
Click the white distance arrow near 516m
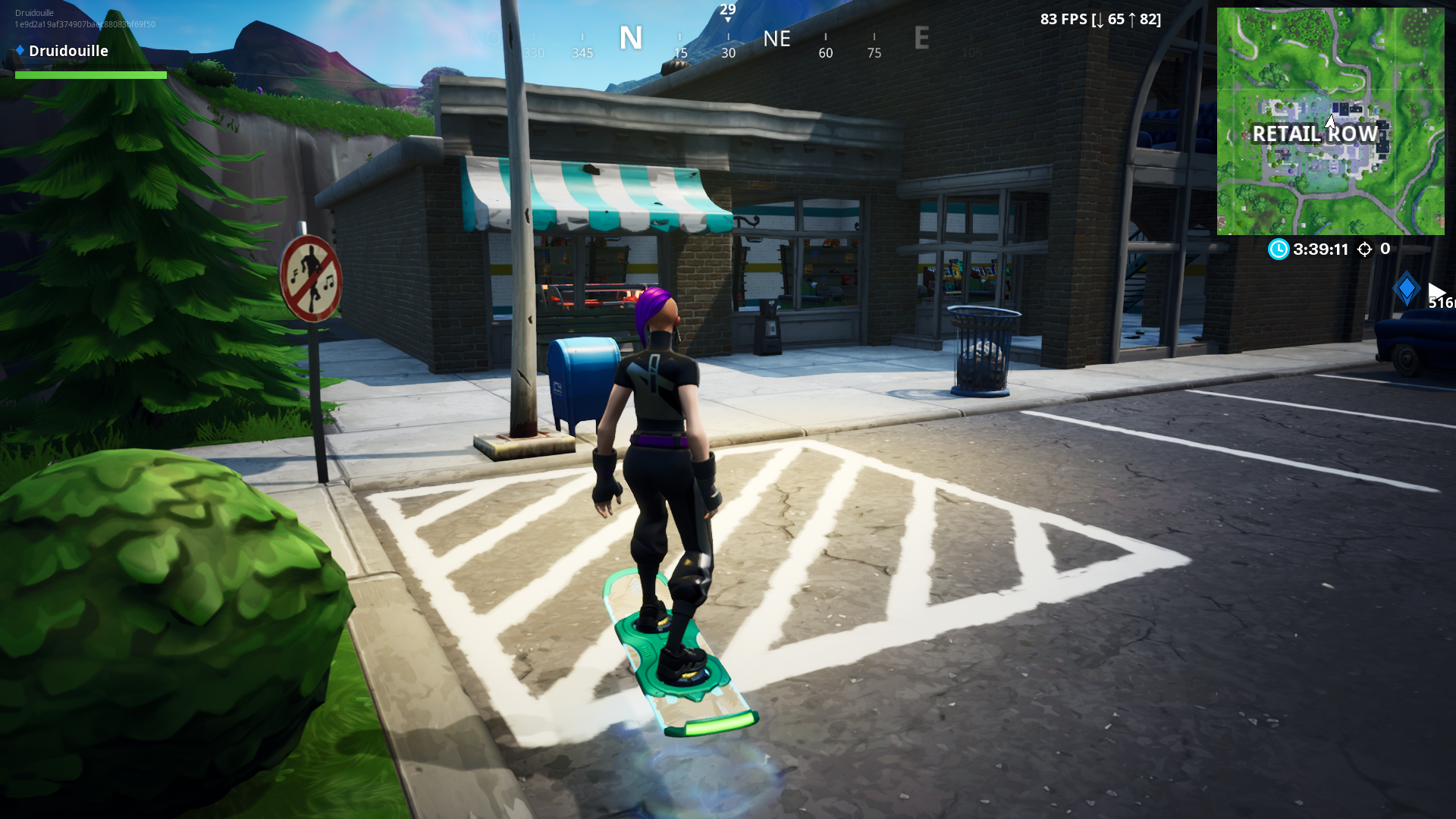(1439, 290)
